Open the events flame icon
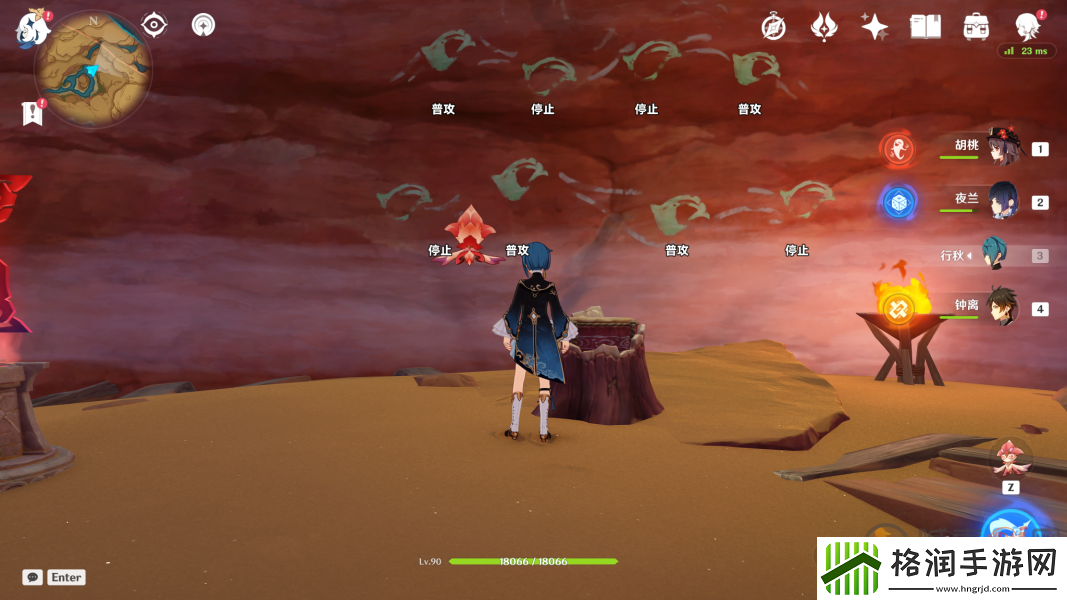The width and height of the screenshot is (1067, 600). point(824,27)
